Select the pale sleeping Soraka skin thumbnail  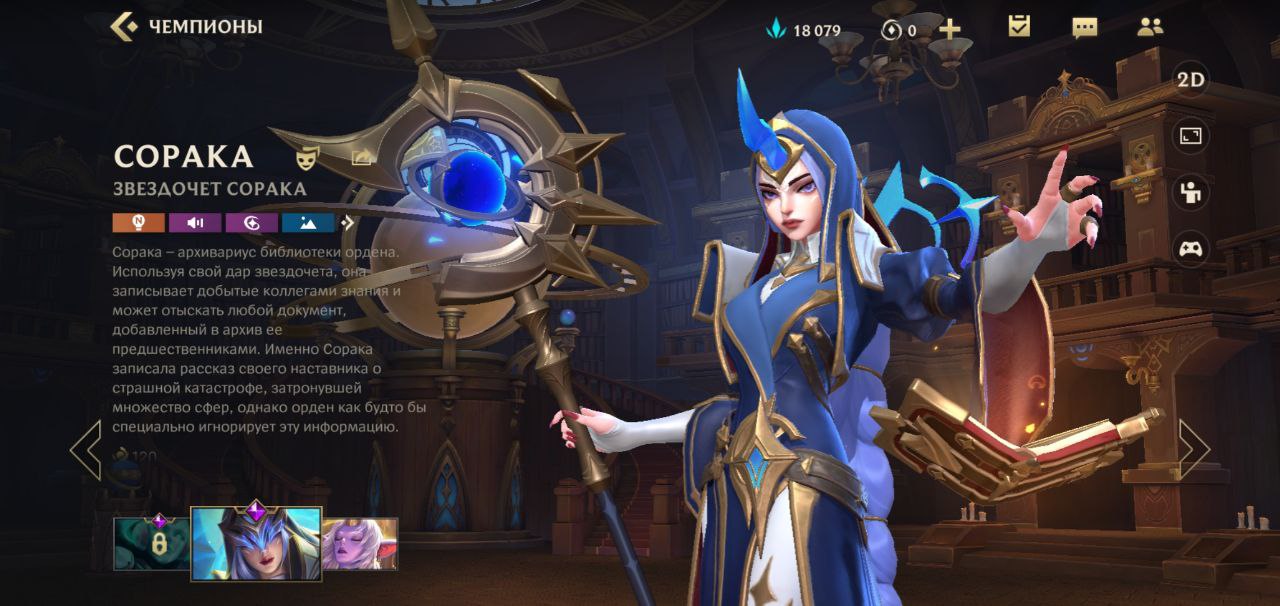tap(360, 543)
